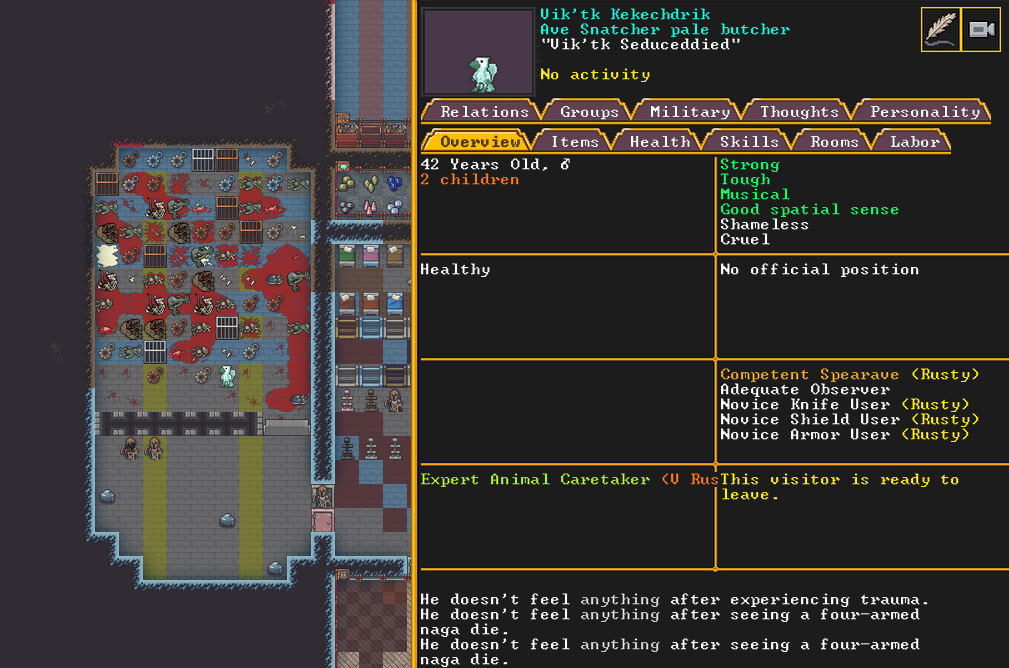
Task: Switch to the Groups tab
Action: click(589, 112)
